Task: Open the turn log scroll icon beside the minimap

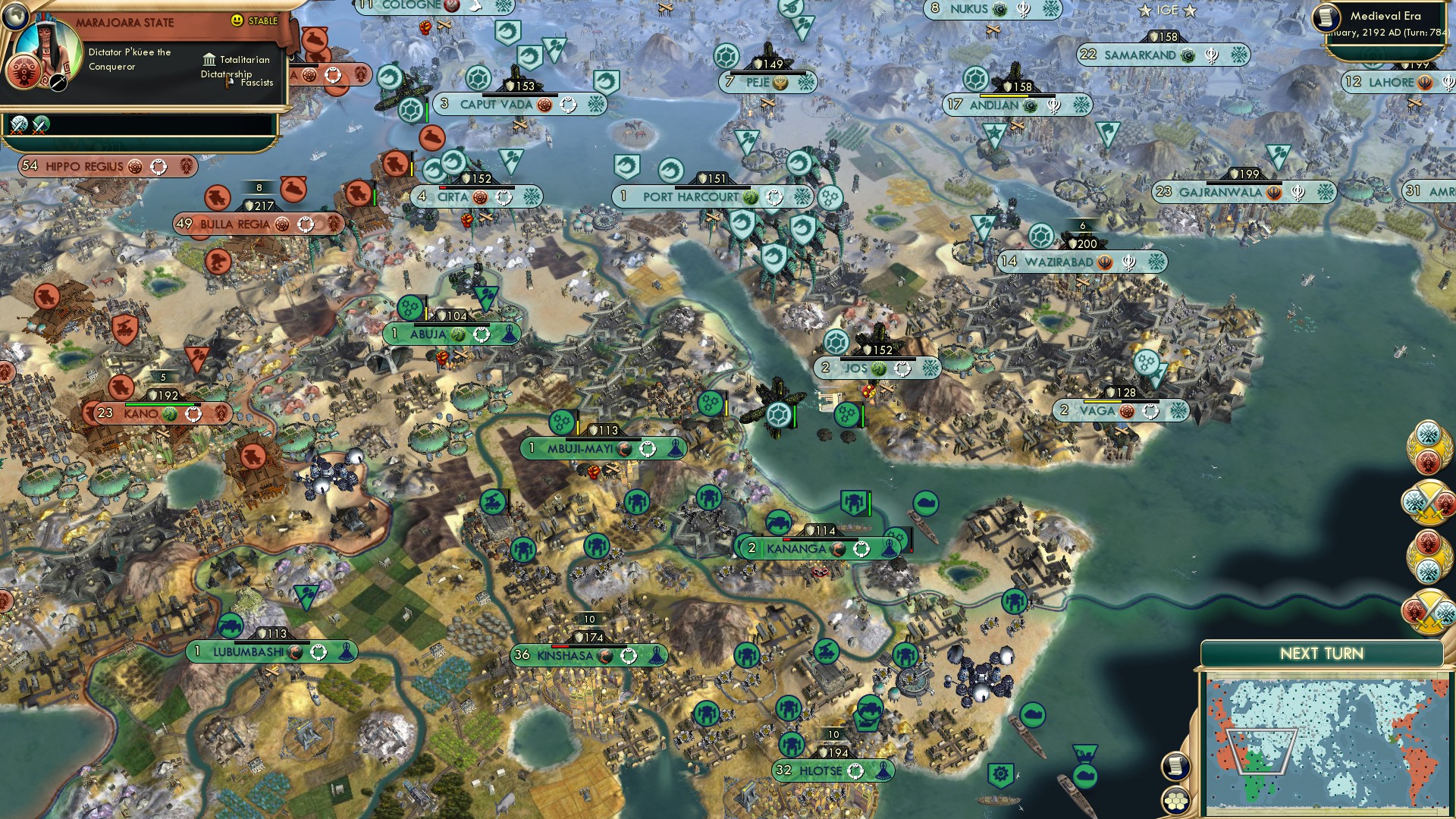Action: (x=1175, y=767)
